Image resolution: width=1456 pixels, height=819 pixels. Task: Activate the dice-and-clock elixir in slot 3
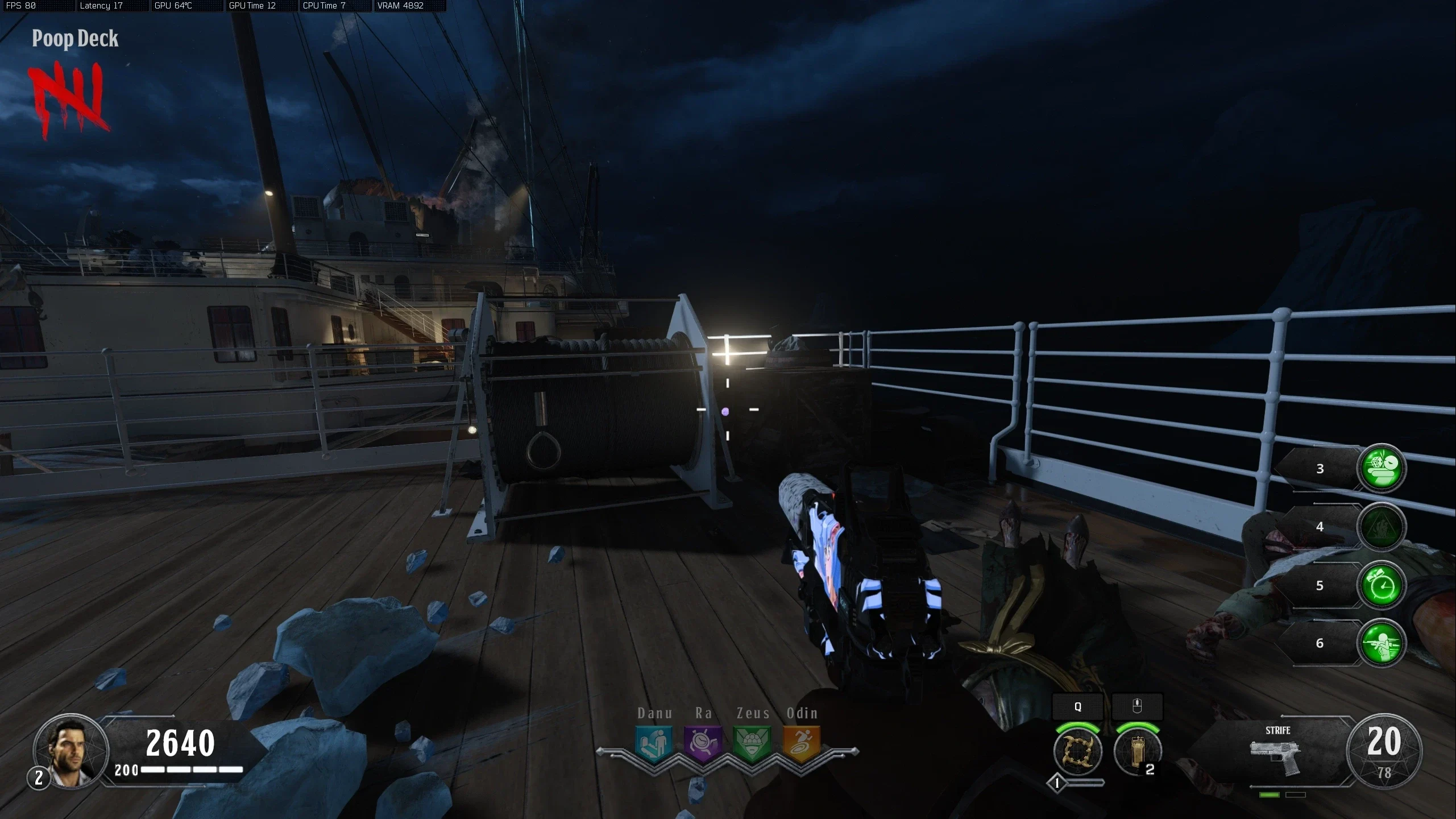click(1382, 468)
